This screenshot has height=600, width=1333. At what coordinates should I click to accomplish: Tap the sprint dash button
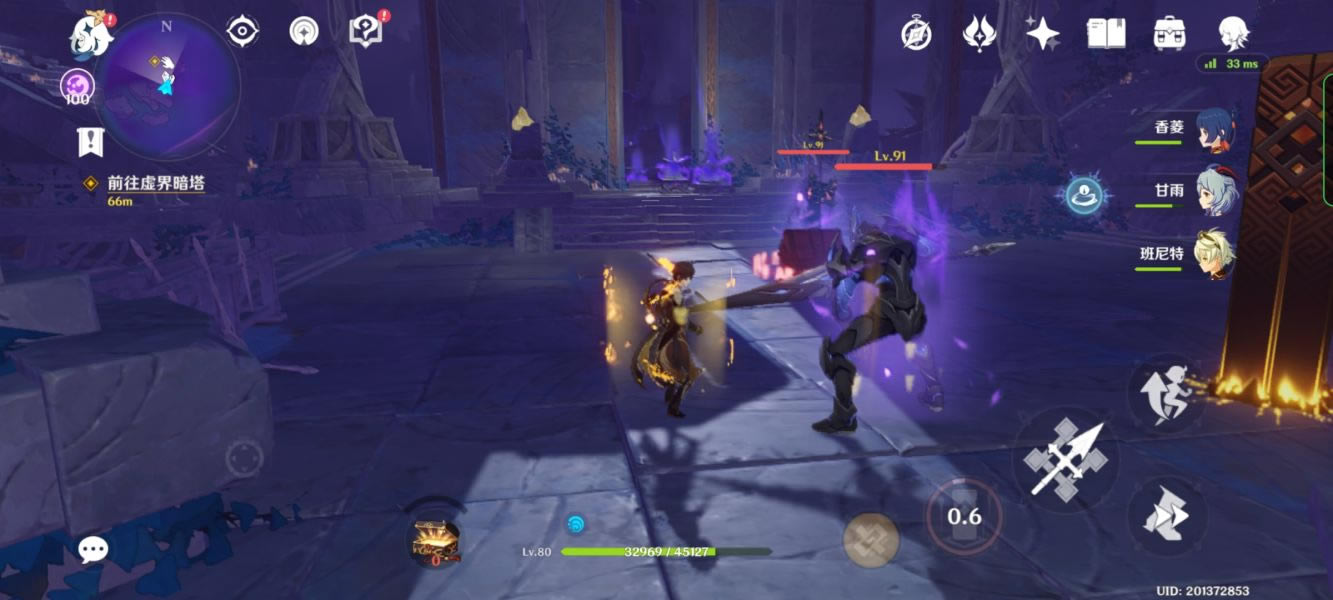[x=1166, y=393]
